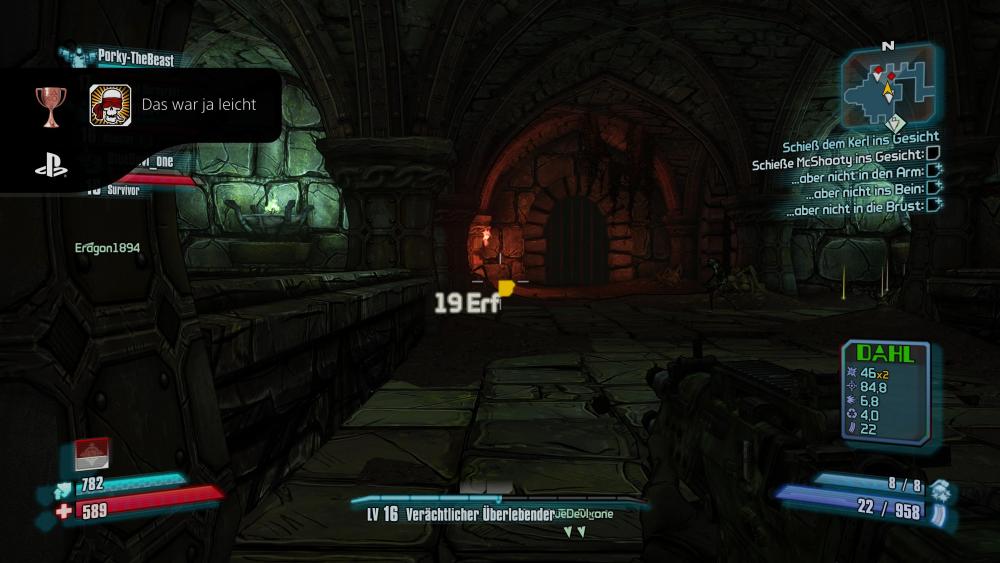The width and height of the screenshot is (1000, 563).
Task: Click the bronze trophy cup icon
Action: pyautogui.click(x=51, y=104)
